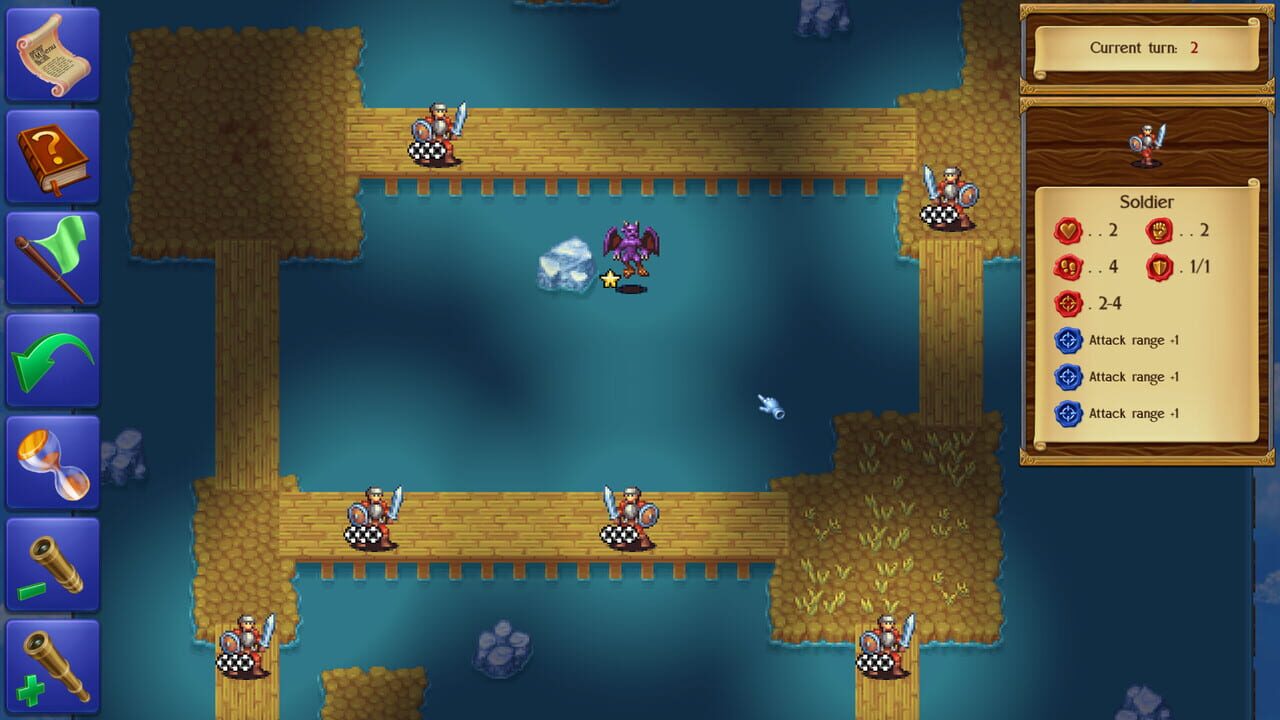
Task: Zoom out using the spyglass minus icon
Action: [x=52, y=565]
